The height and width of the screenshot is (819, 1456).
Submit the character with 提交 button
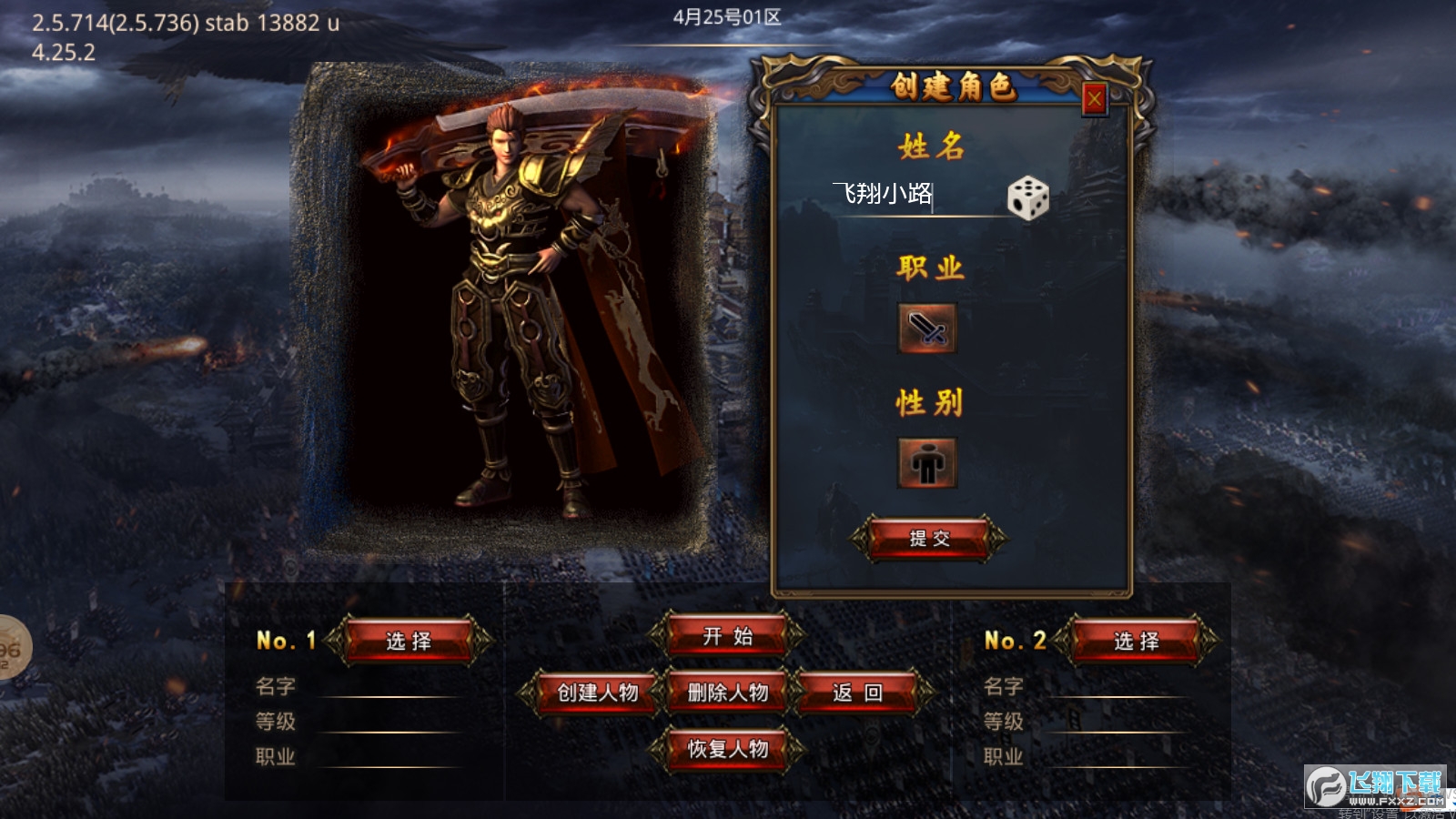tap(929, 539)
